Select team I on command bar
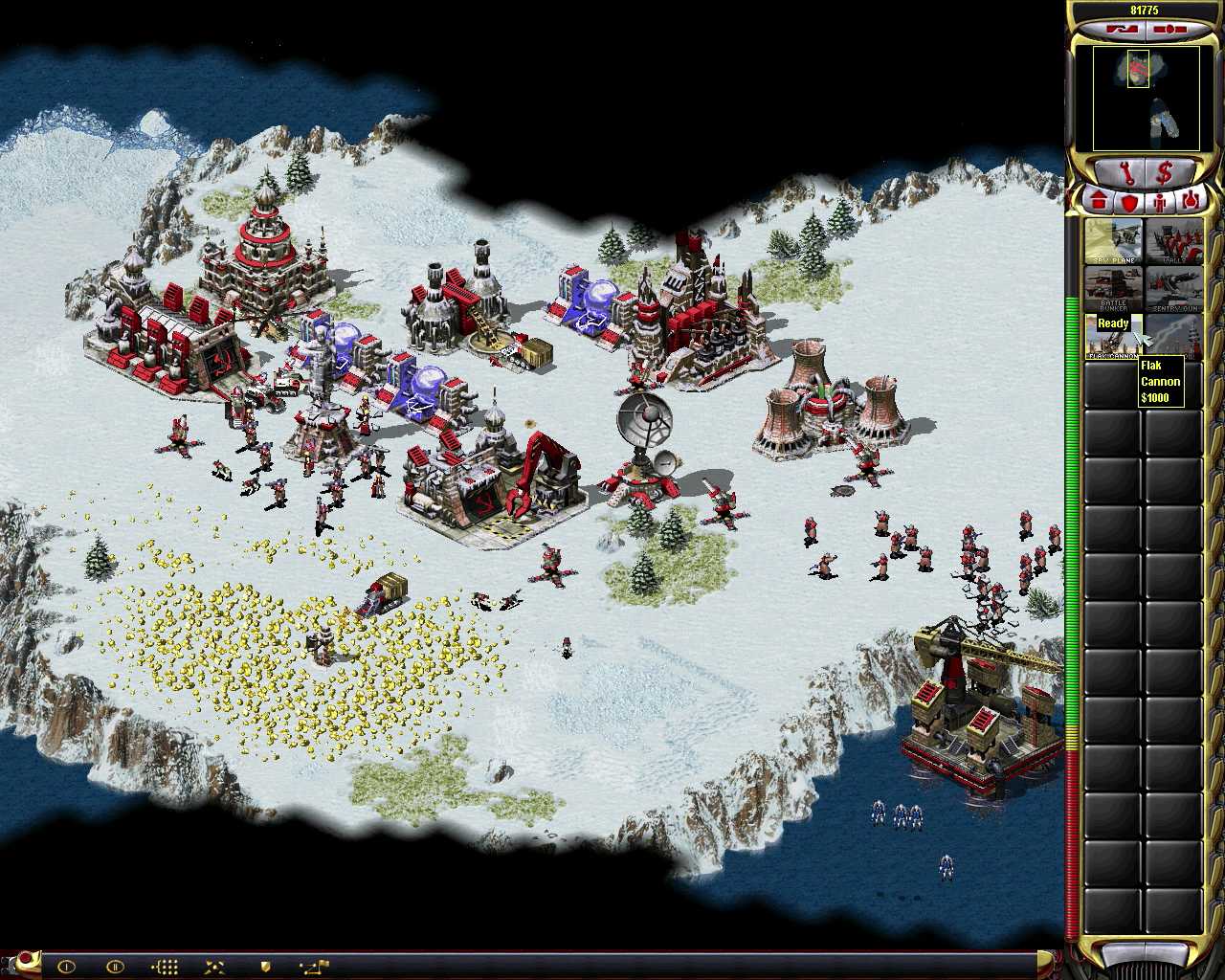The width and height of the screenshot is (1225, 980). click(66, 967)
